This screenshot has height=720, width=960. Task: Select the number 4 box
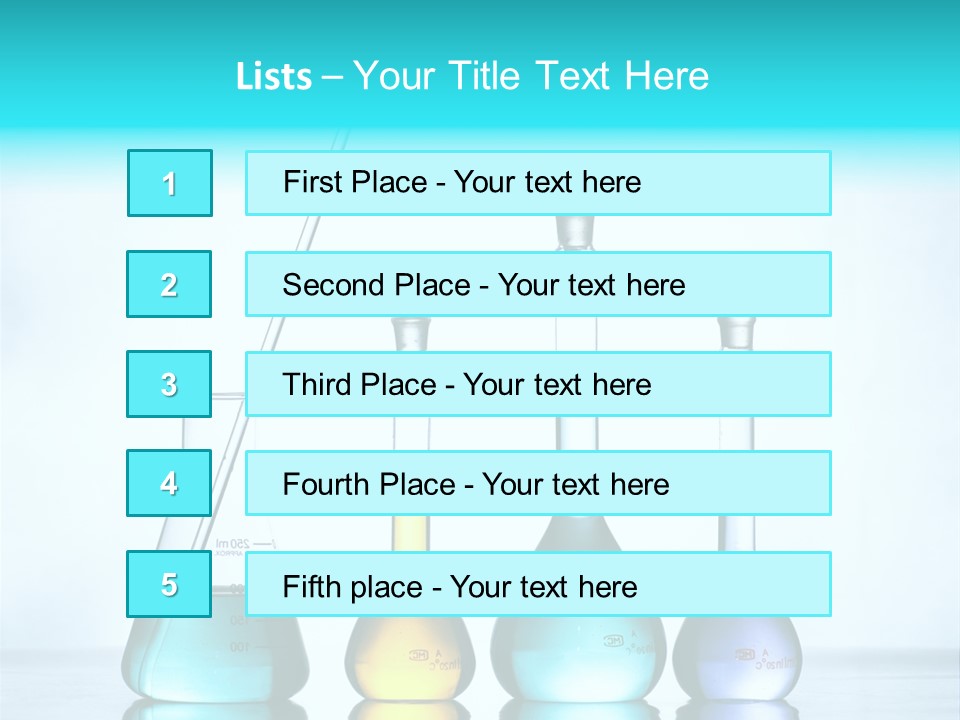click(x=170, y=484)
